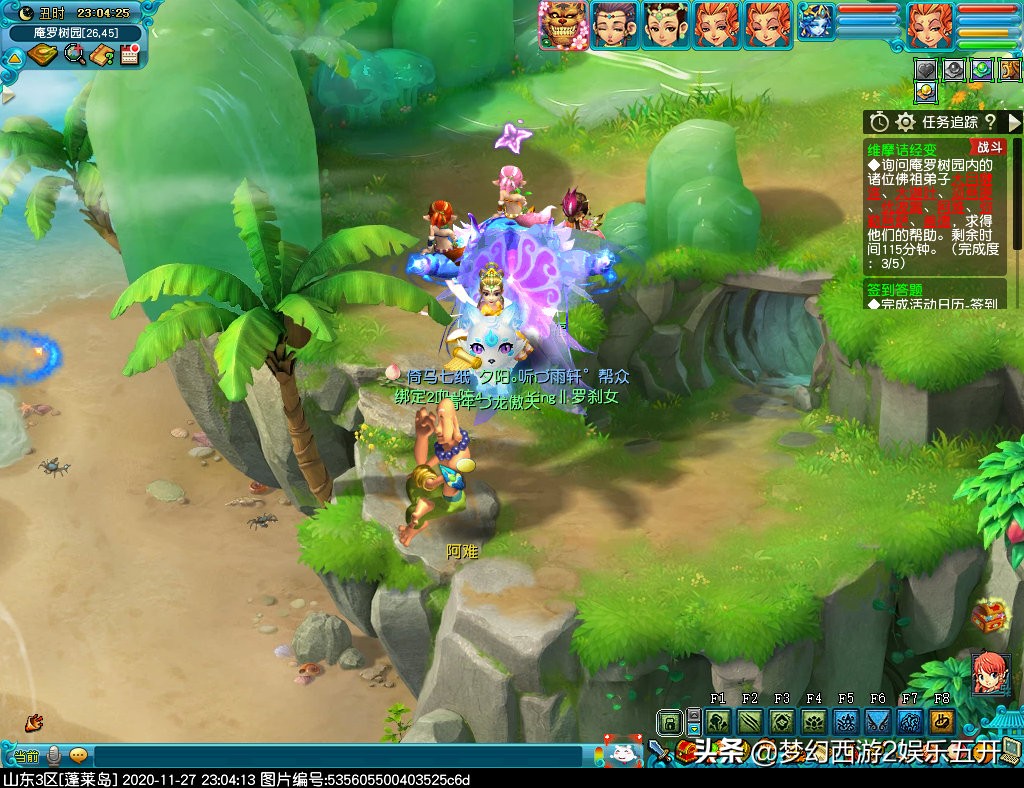Click the gray heart status icon

pyautogui.click(x=926, y=70)
